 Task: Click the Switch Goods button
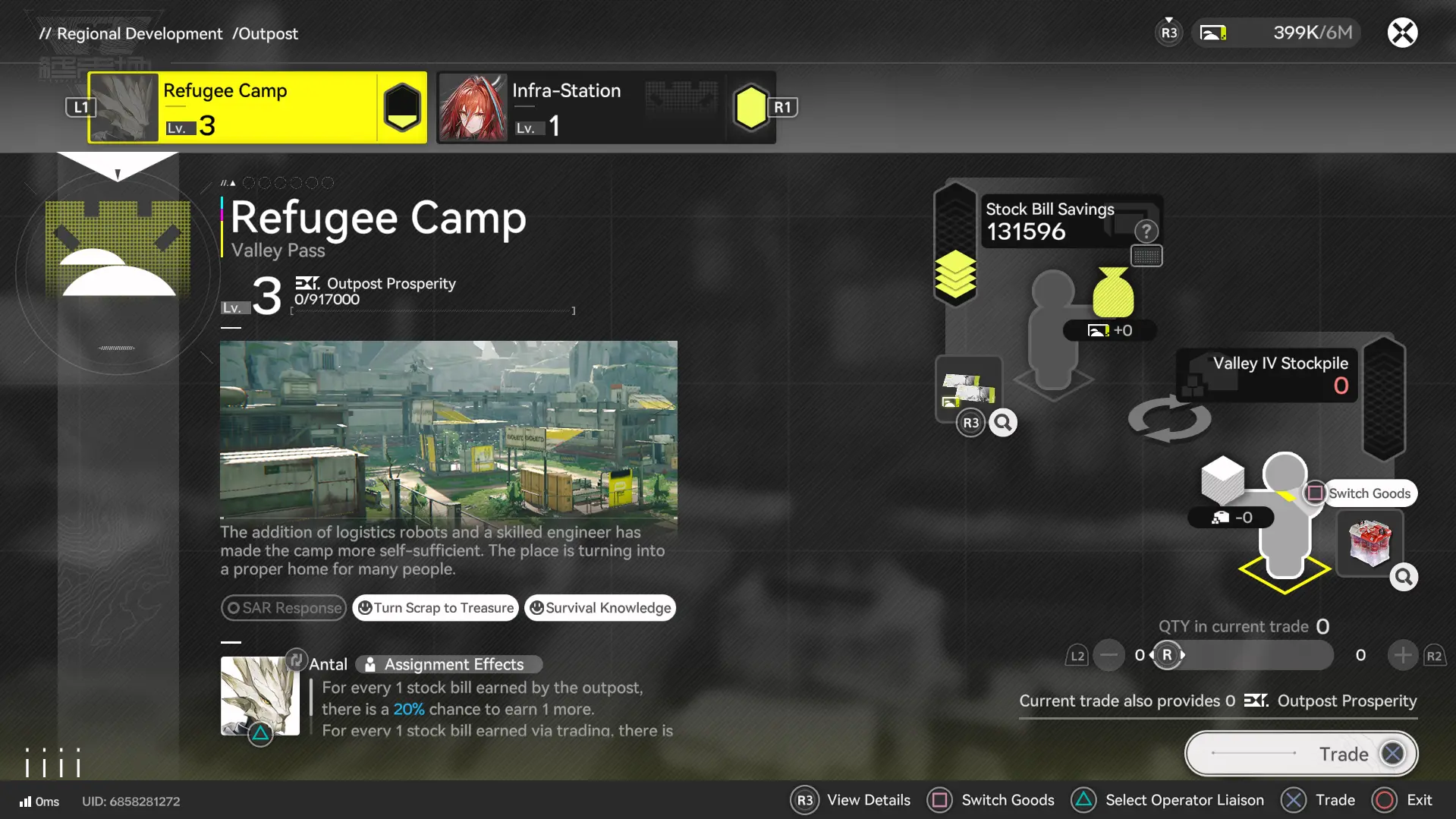click(1360, 493)
